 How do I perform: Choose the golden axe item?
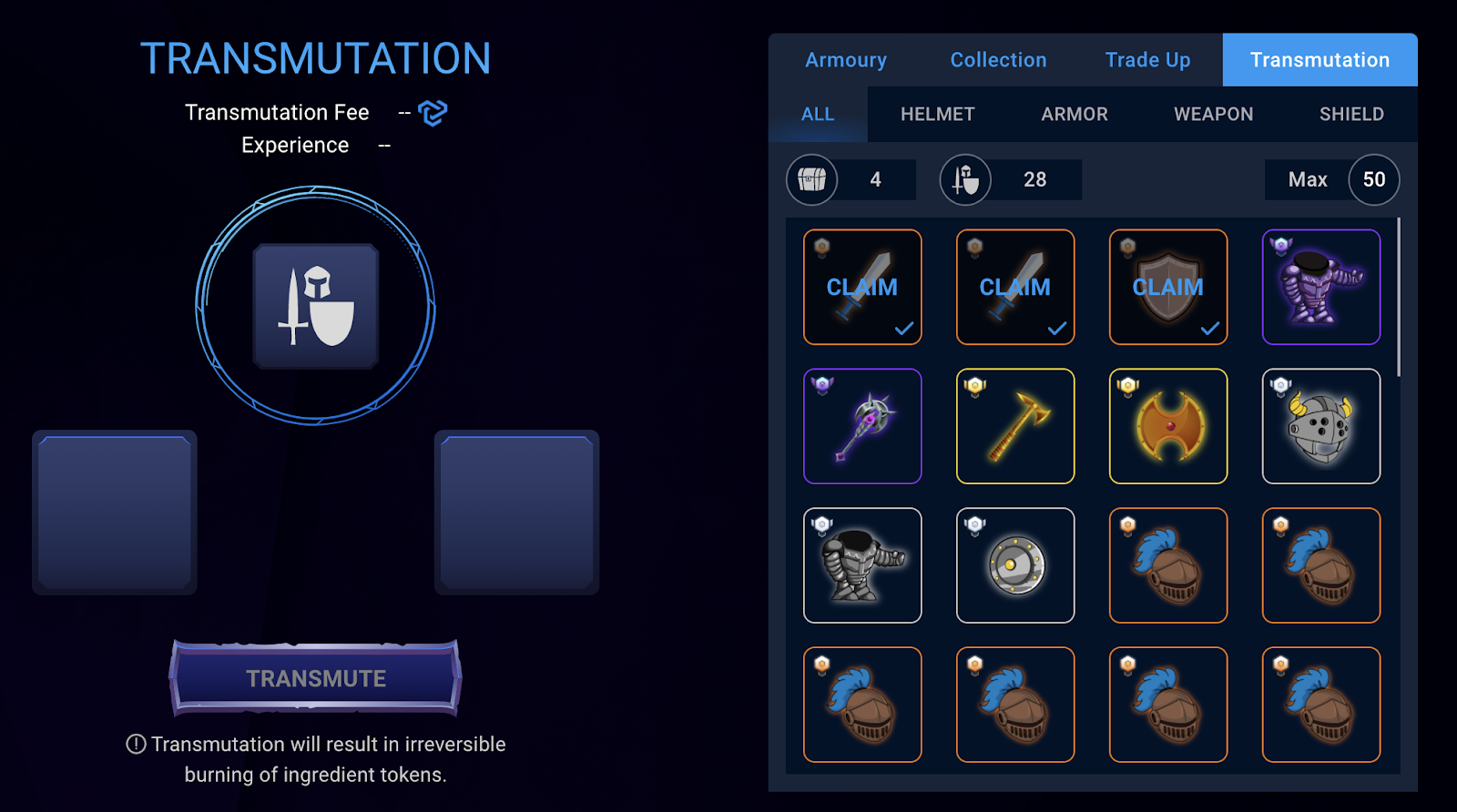click(x=1015, y=426)
